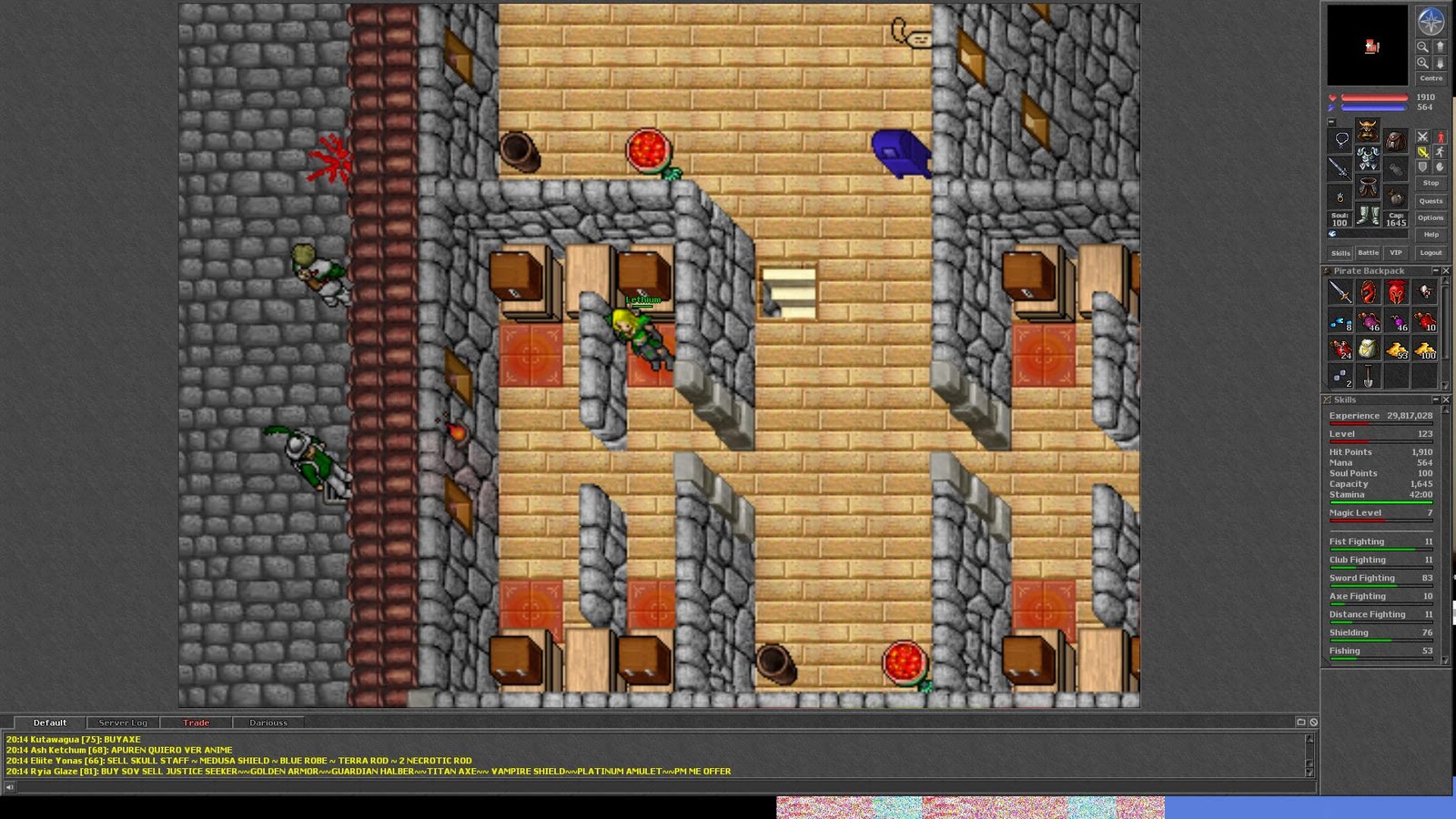Viewport: 1456px width, 819px height.
Task: Collapse the Skills panel
Action: tap(1436, 399)
